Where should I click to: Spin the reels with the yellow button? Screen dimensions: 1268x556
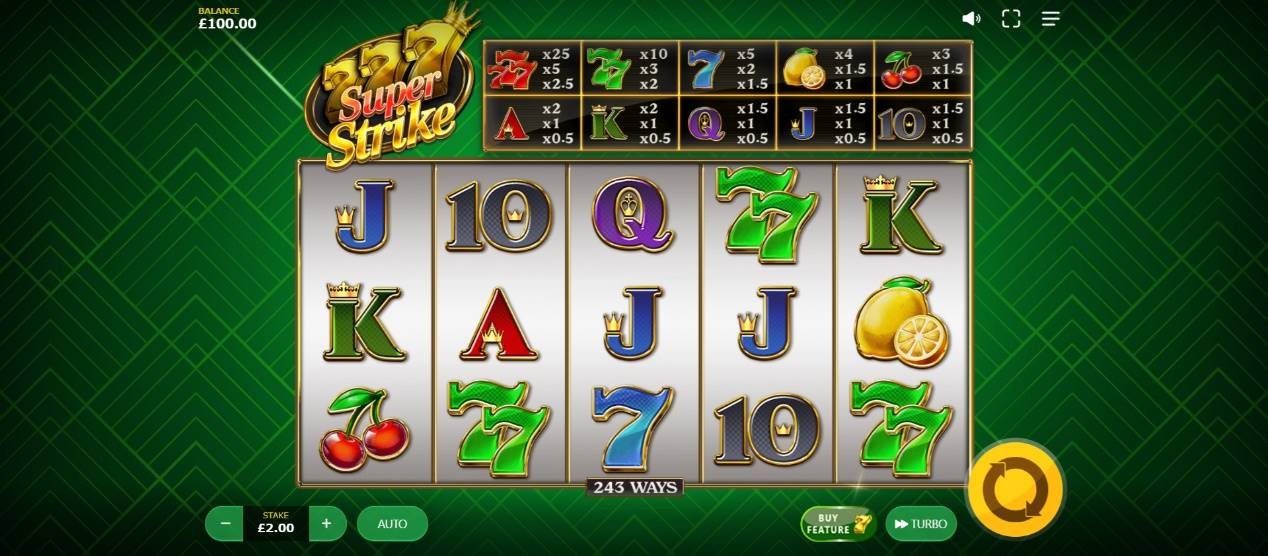click(1015, 490)
